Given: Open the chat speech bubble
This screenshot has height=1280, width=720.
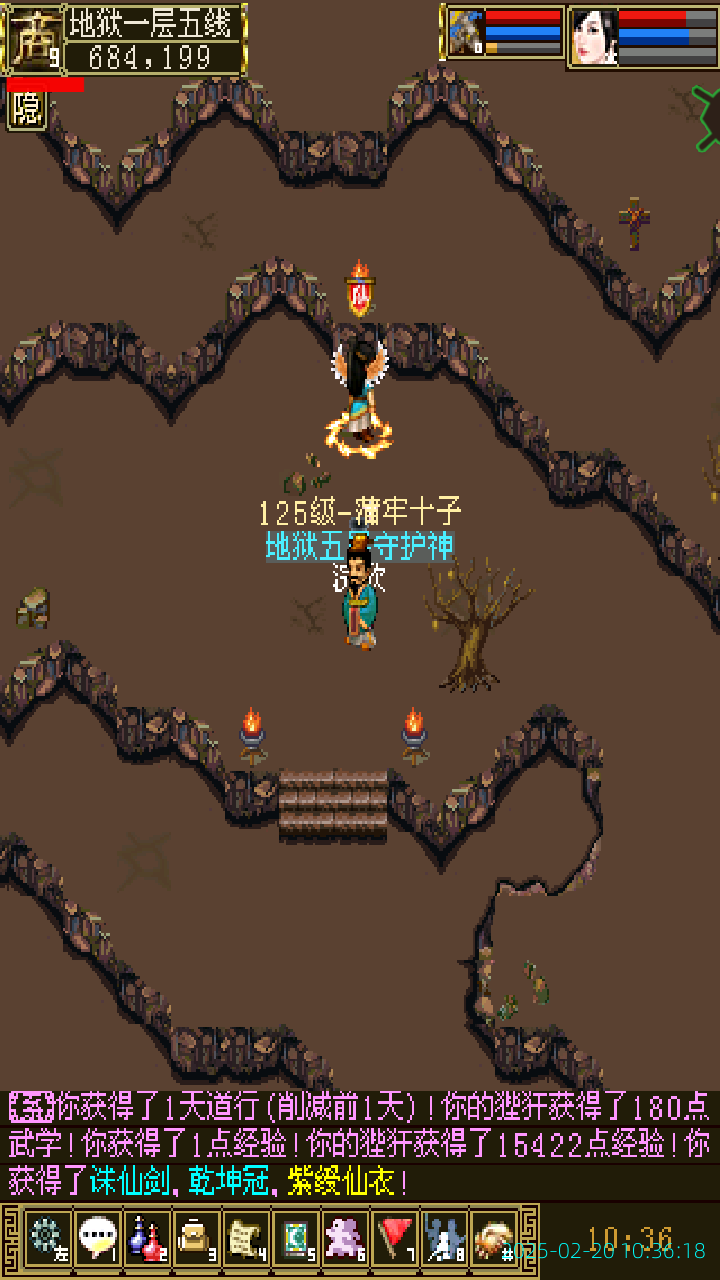Looking at the screenshot, I should coord(97,1237).
